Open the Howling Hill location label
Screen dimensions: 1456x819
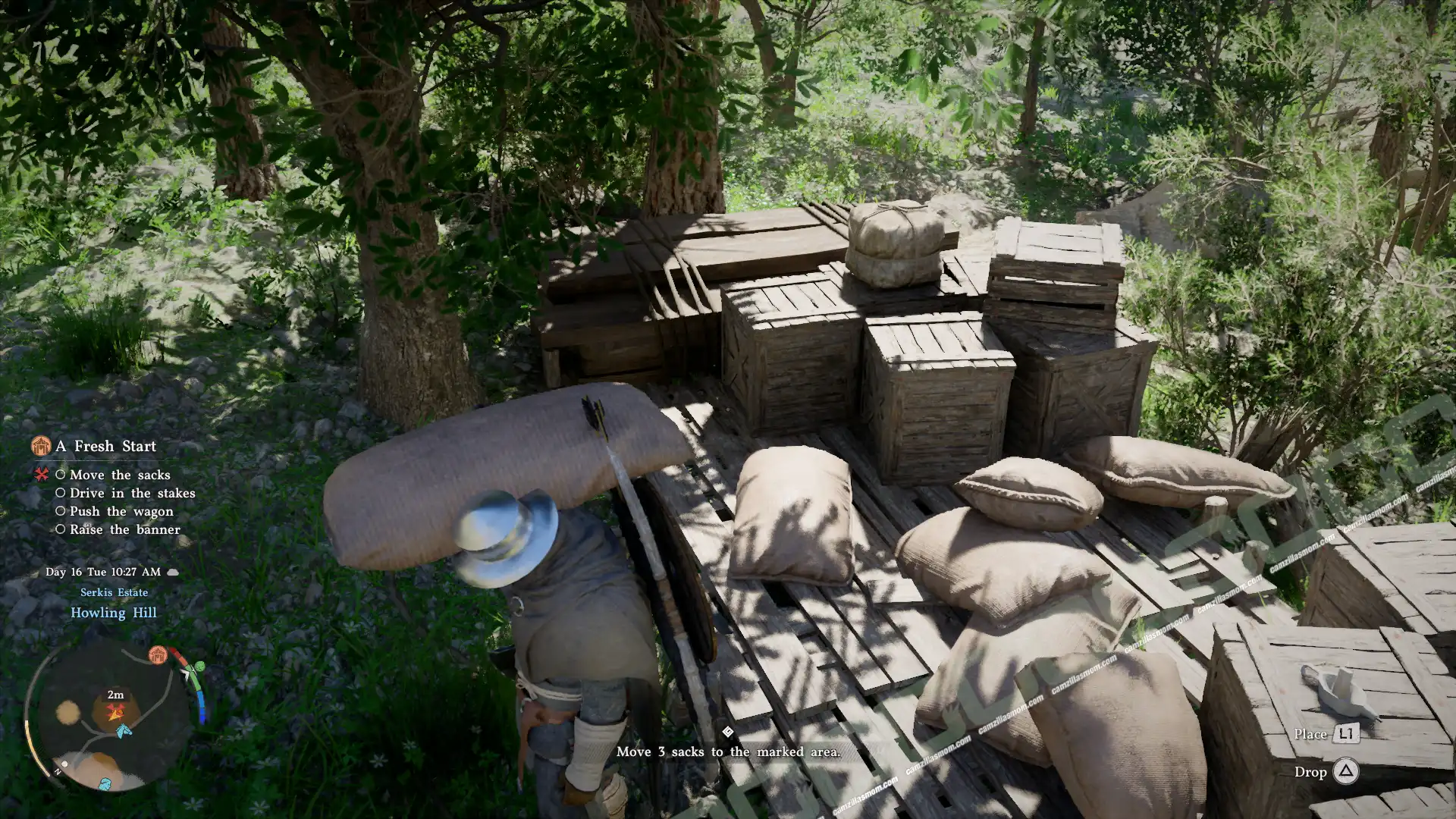(114, 613)
